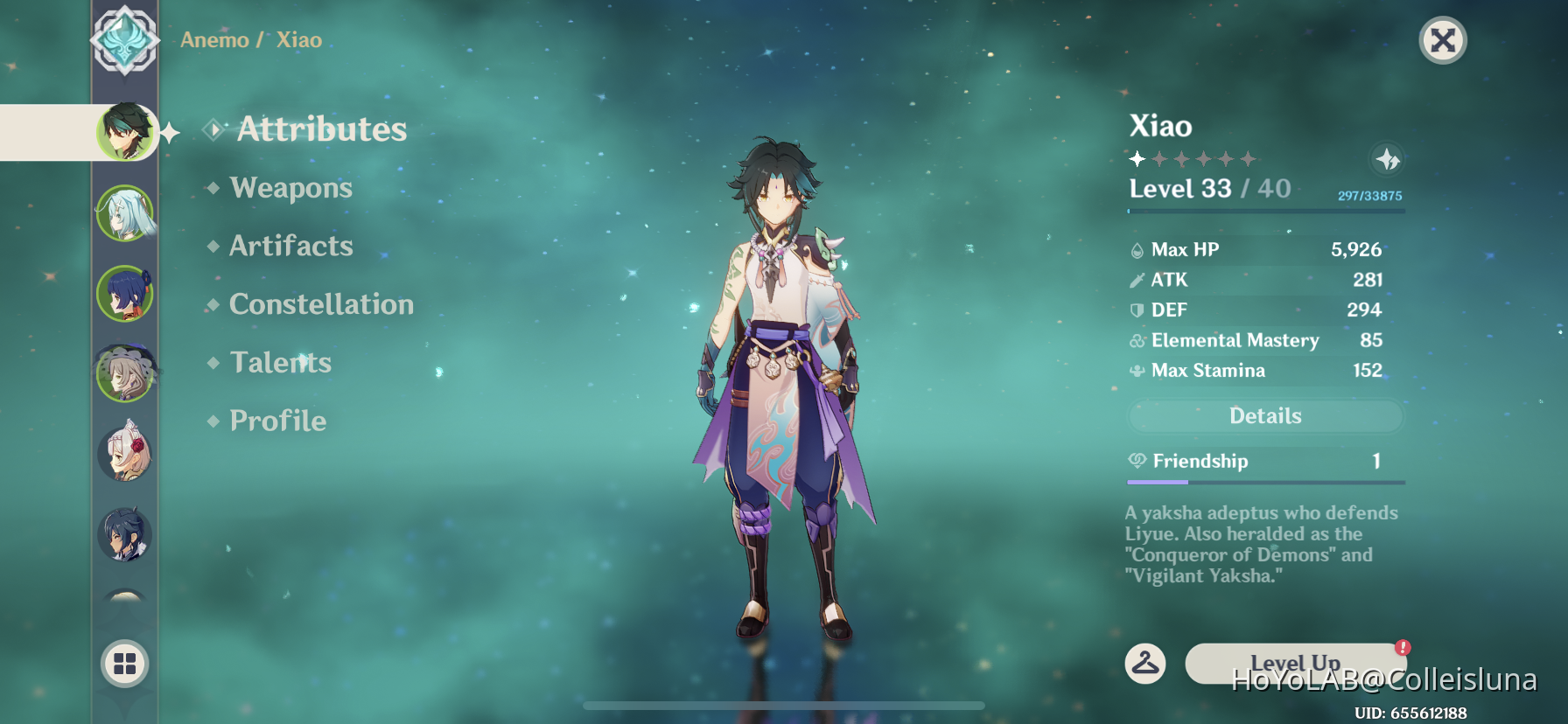
Task: Select the second character portrait in sidebar
Action: [x=125, y=212]
